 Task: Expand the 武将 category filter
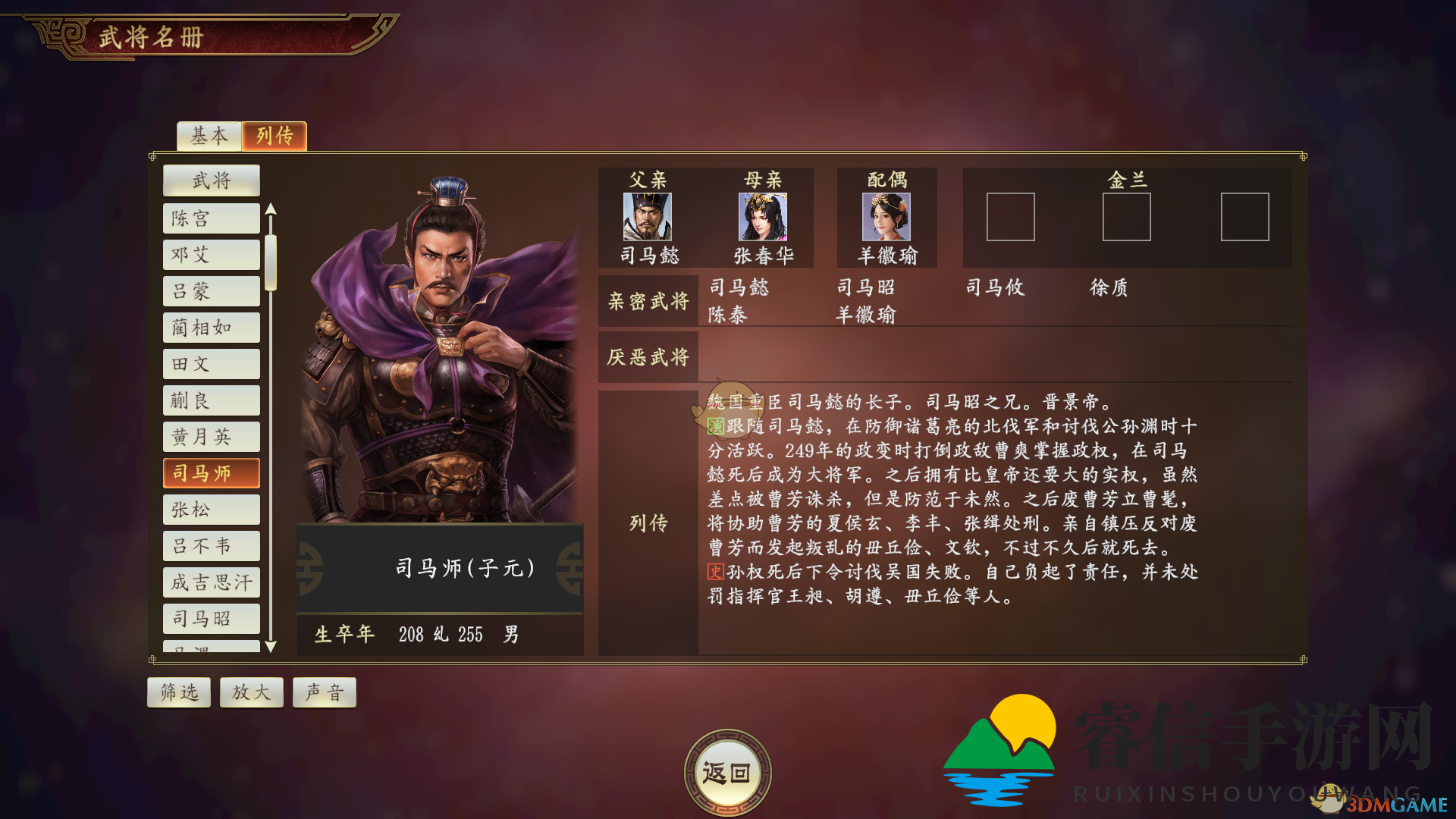(210, 180)
